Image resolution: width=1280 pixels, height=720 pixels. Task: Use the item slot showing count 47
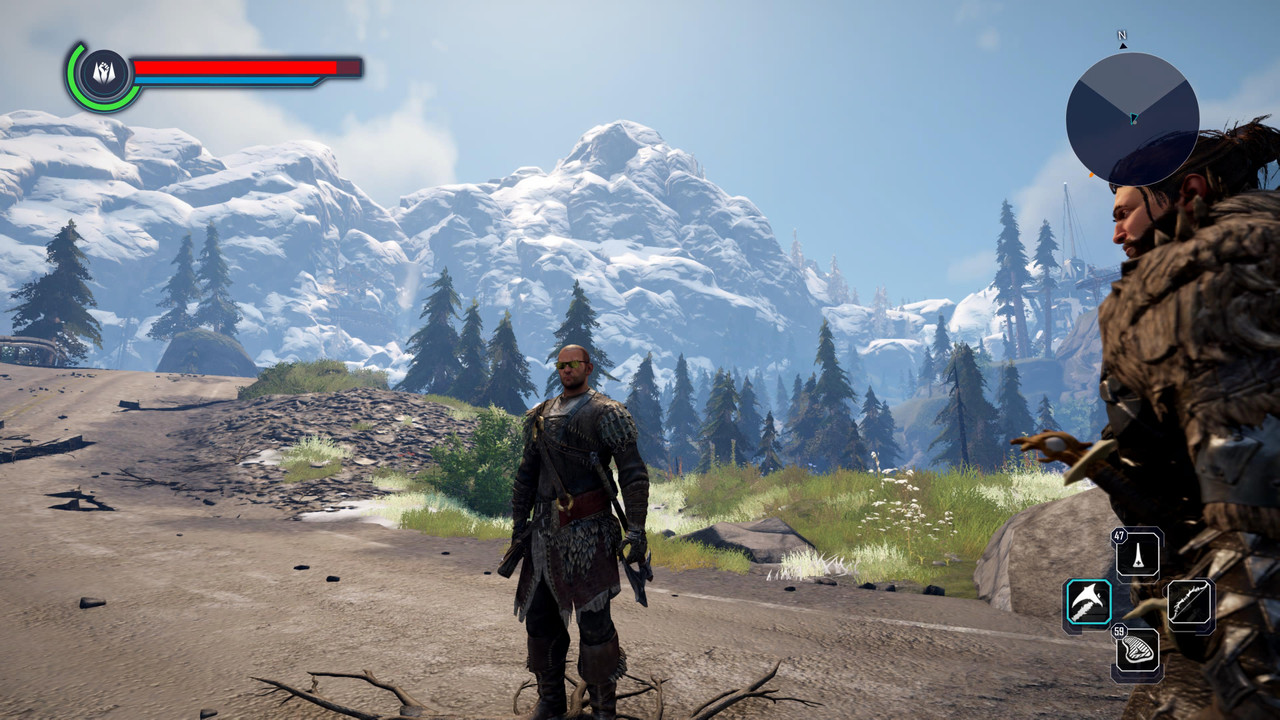pos(1139,553)
